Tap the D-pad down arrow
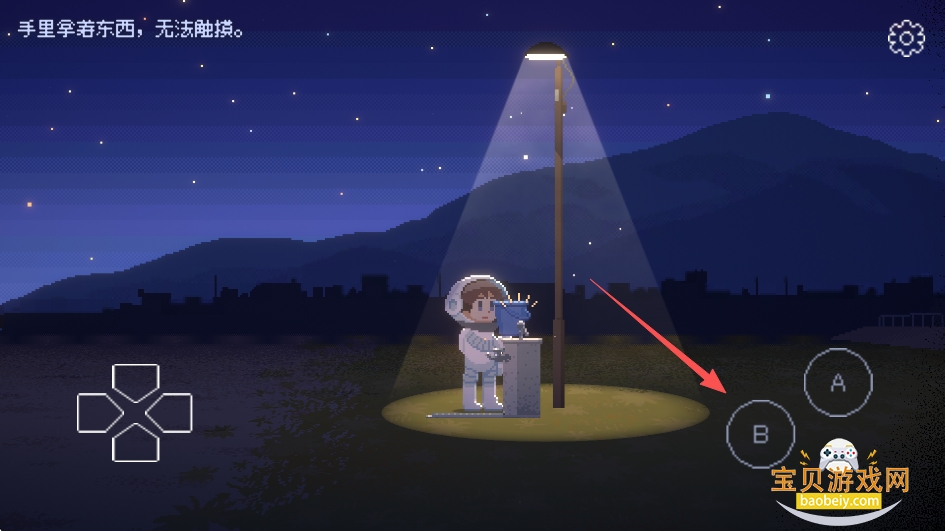This screenshot has height=531, width=945. (135, 445)
